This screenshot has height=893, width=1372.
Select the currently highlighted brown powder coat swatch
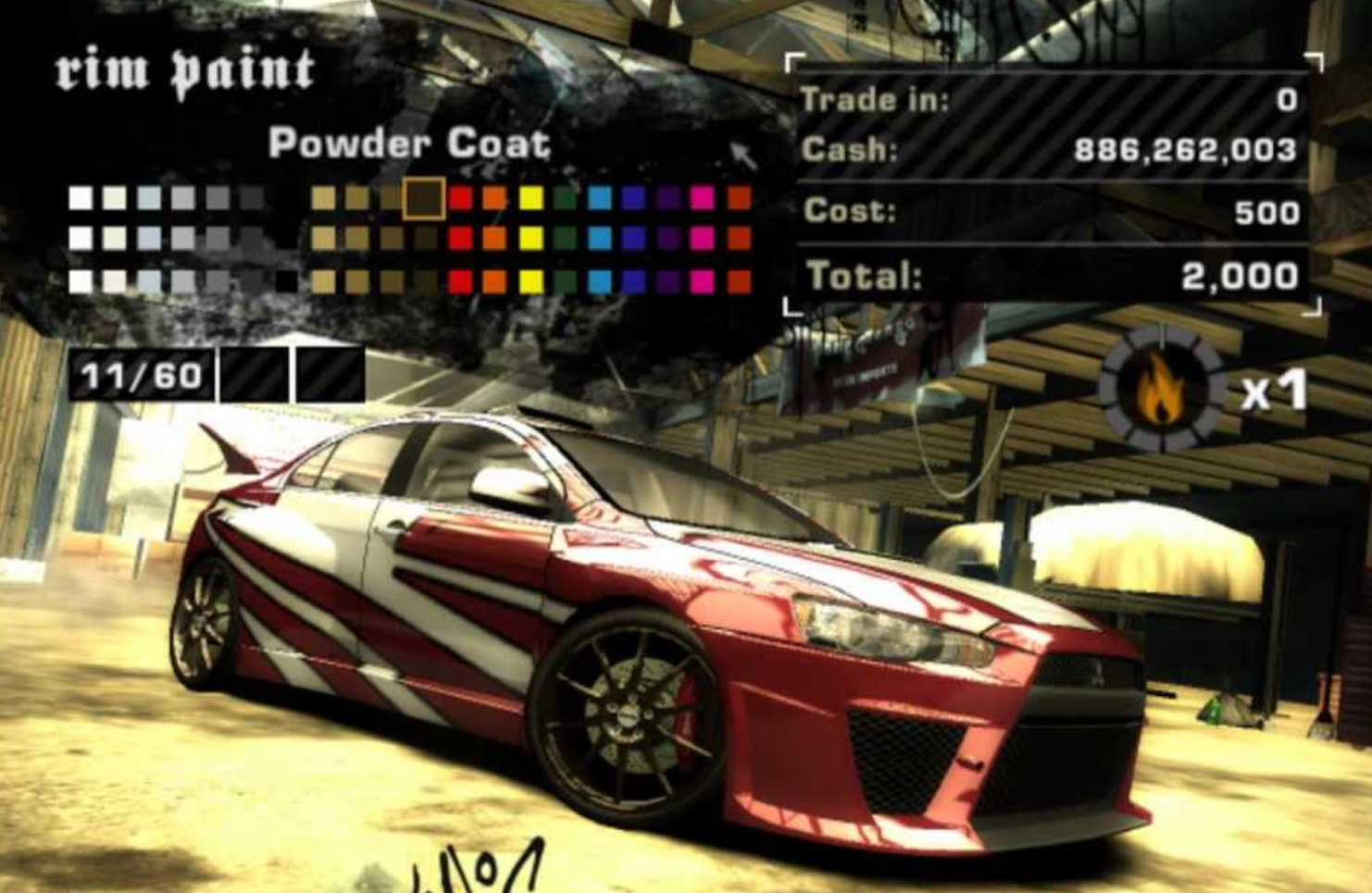coord(423,199)
